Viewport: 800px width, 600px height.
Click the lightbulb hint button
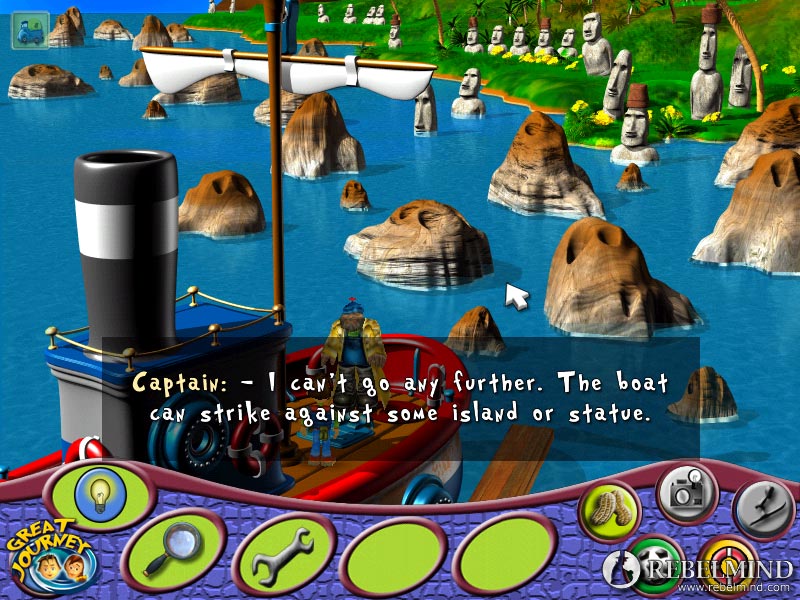pyautogui.click(x=98, y=490)
